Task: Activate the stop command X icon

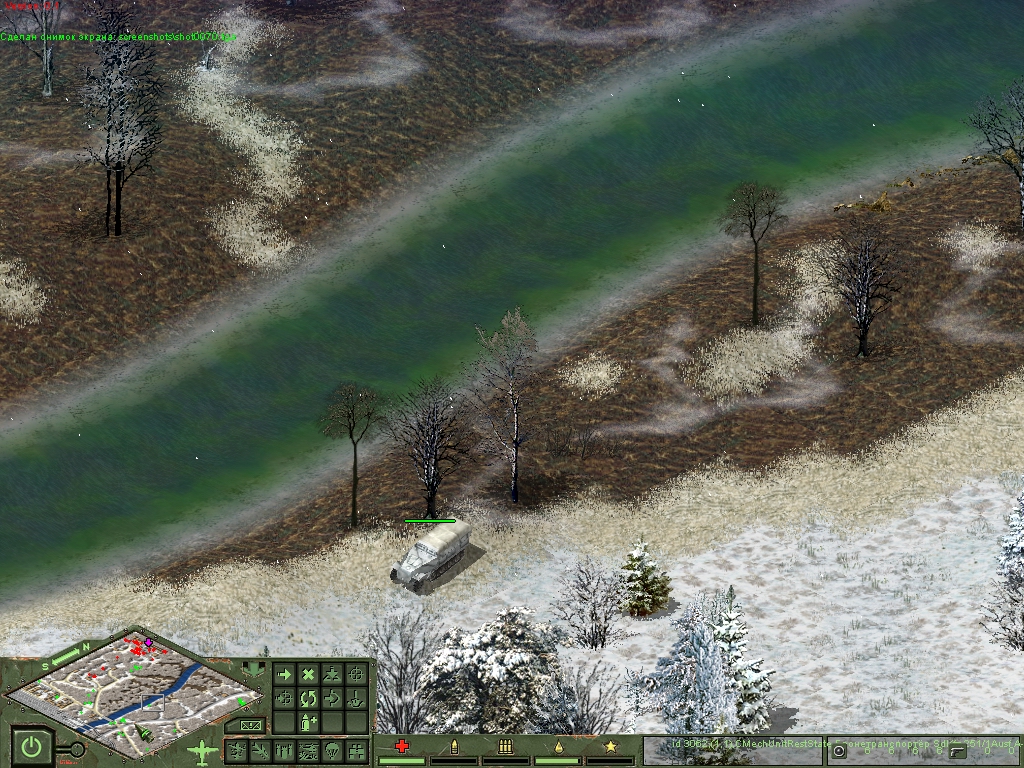Action: 308,675
